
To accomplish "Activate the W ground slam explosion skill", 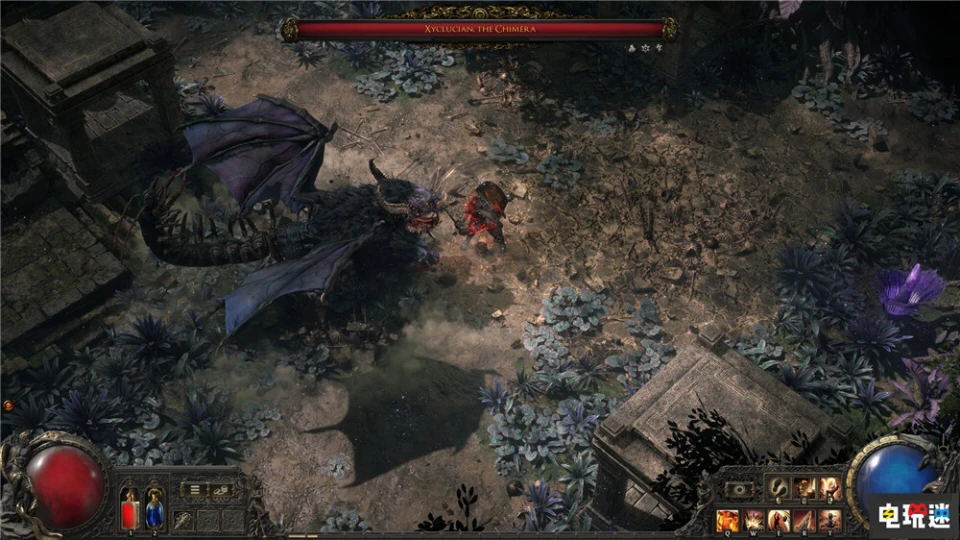I will click(752, 520).
